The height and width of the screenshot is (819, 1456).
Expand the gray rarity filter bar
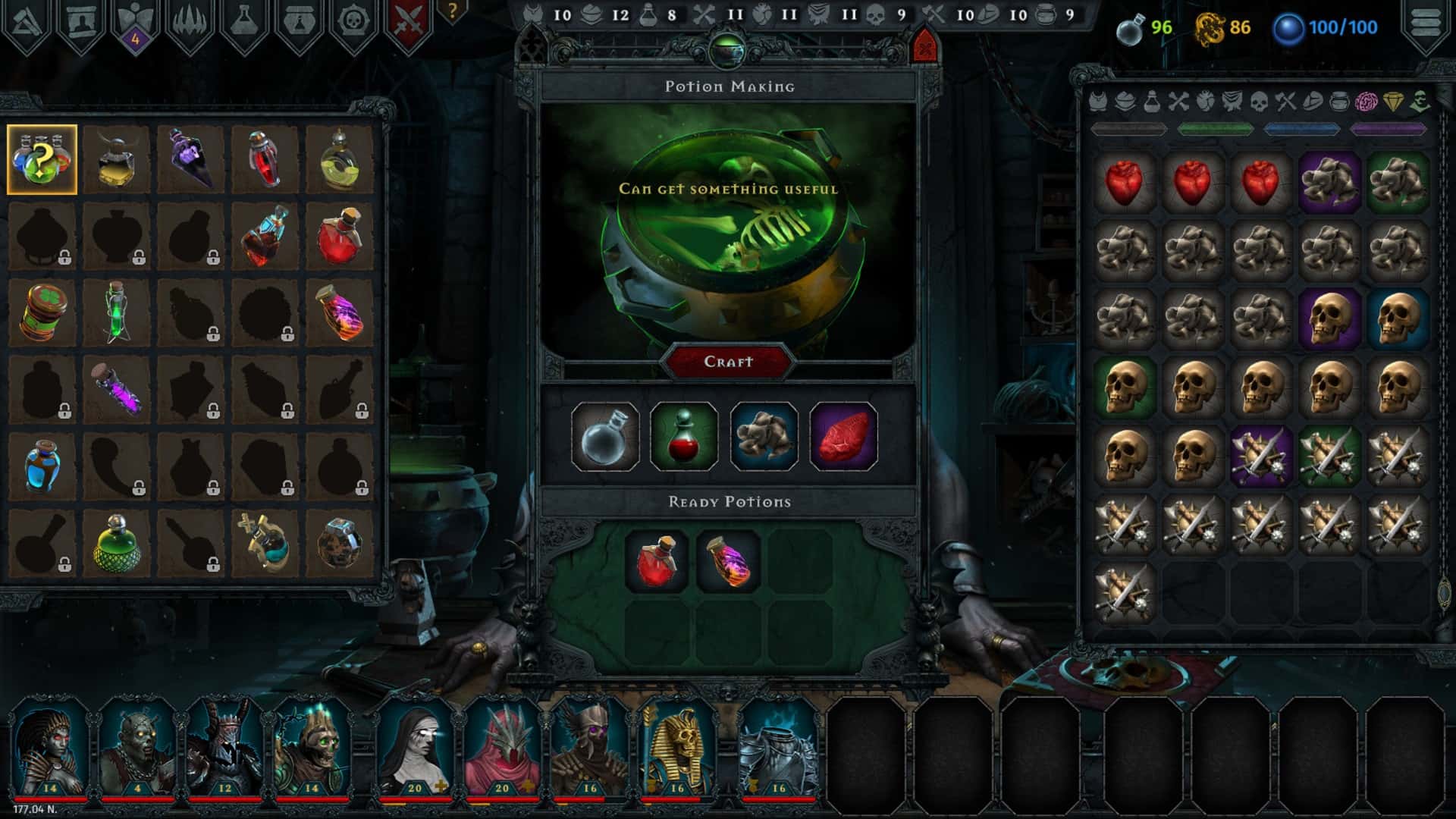[x=1128, y=129]
